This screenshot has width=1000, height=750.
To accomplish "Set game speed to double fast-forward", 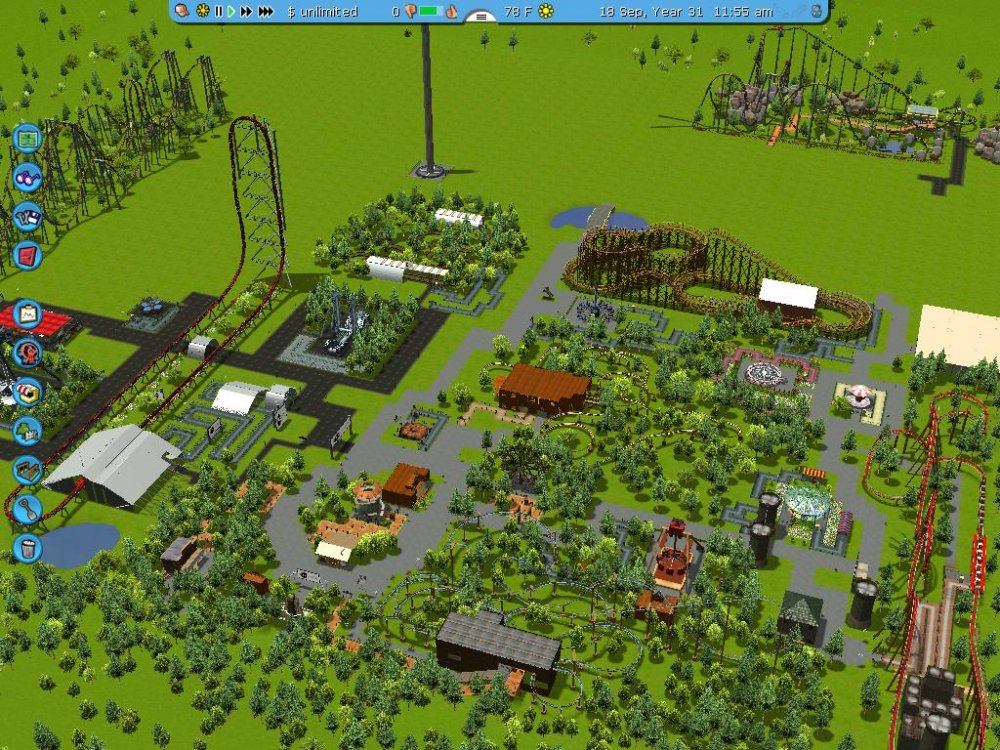I will 246,11.
